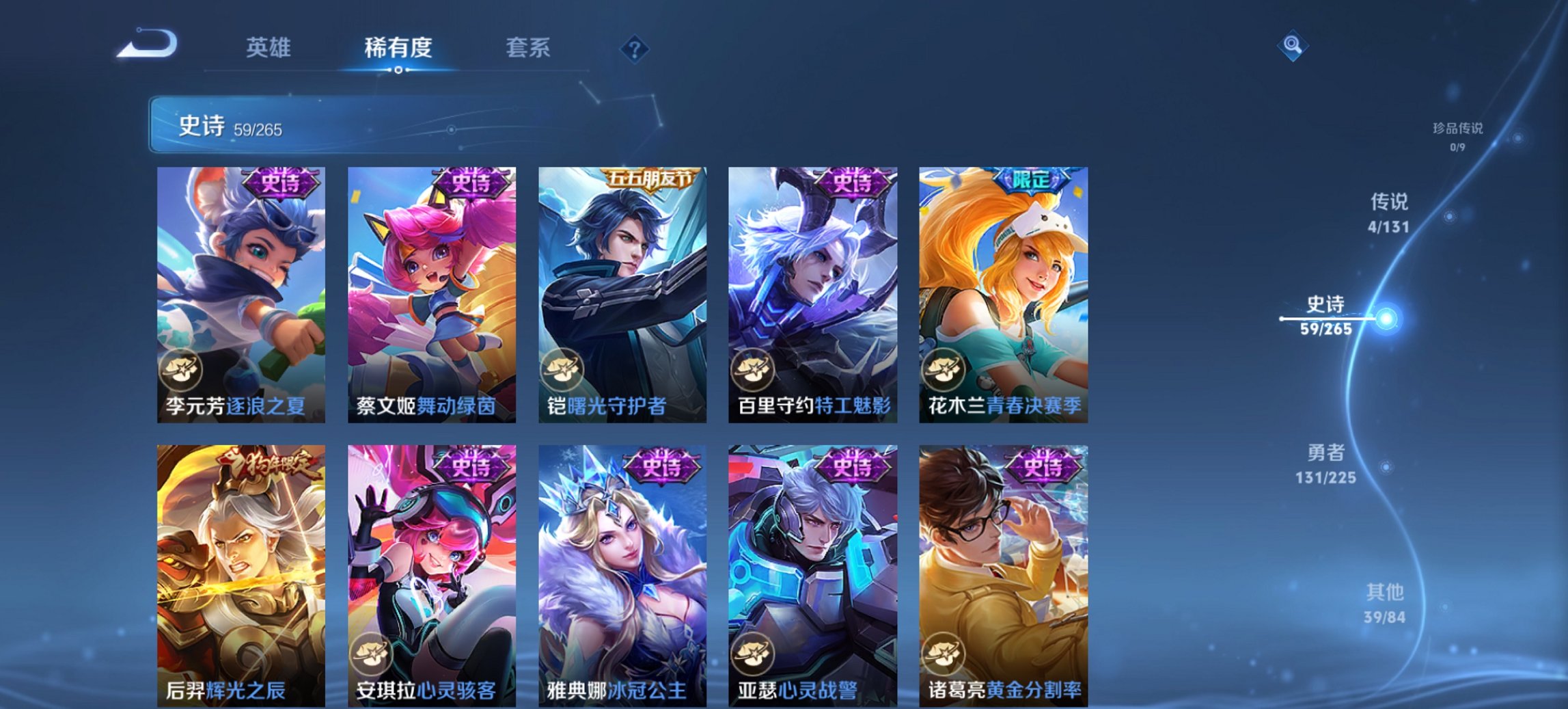The width and height of the screenshot is (1568, 709).
Task: Open the search magnifier at top right
Action: click(1293, 44)
